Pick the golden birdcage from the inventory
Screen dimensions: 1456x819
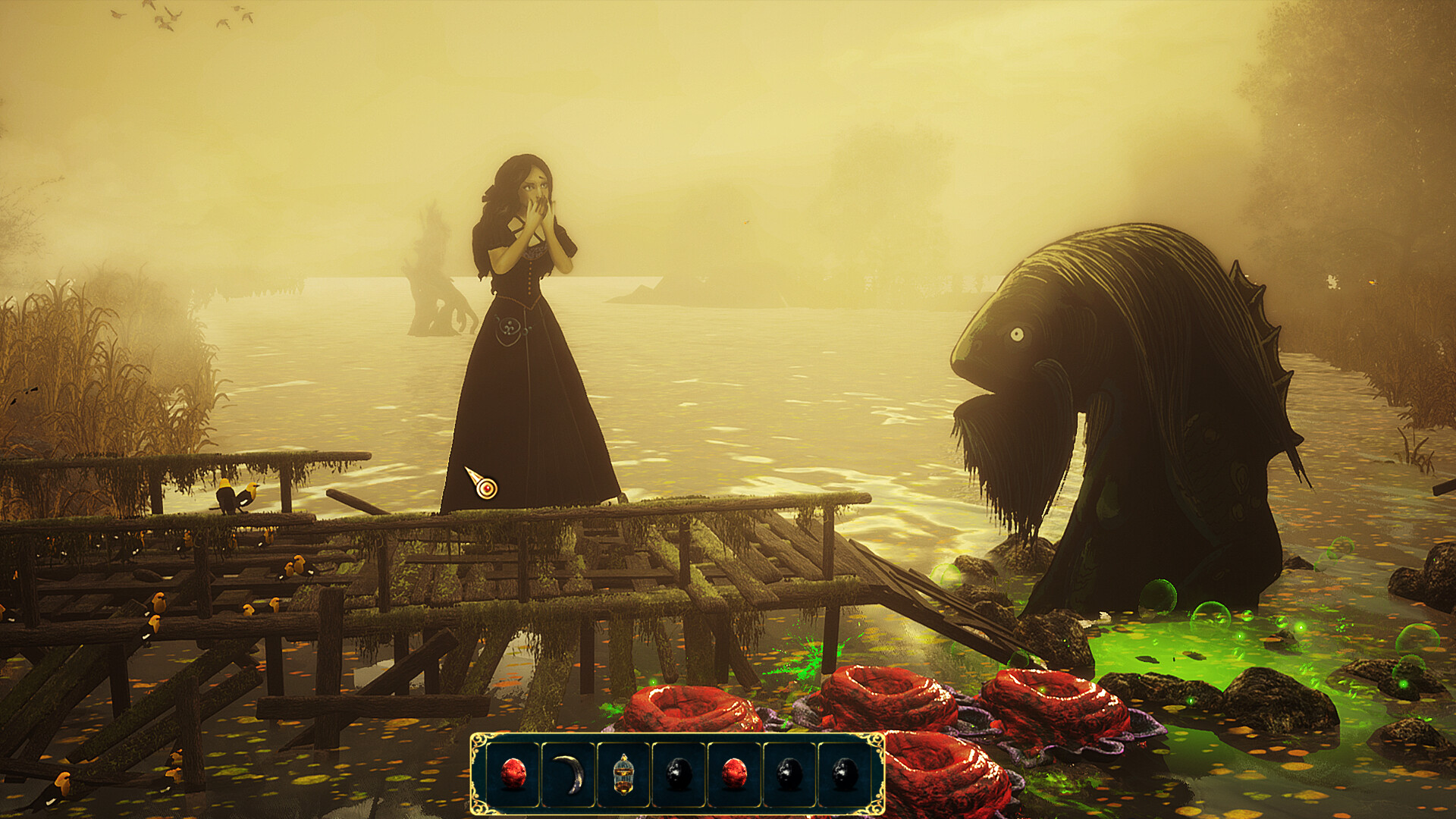pos(623,774)
